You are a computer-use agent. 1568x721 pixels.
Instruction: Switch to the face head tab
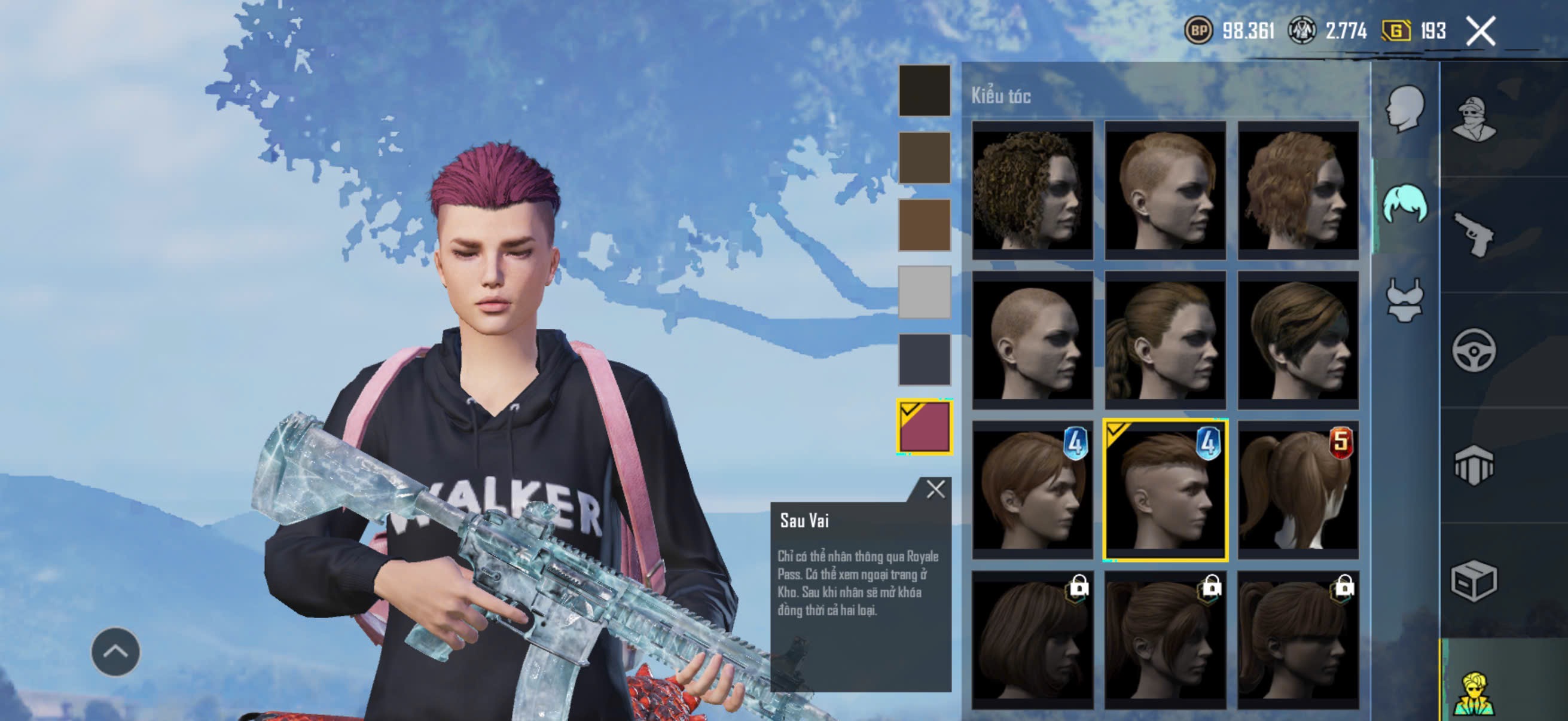point(1405,109)
